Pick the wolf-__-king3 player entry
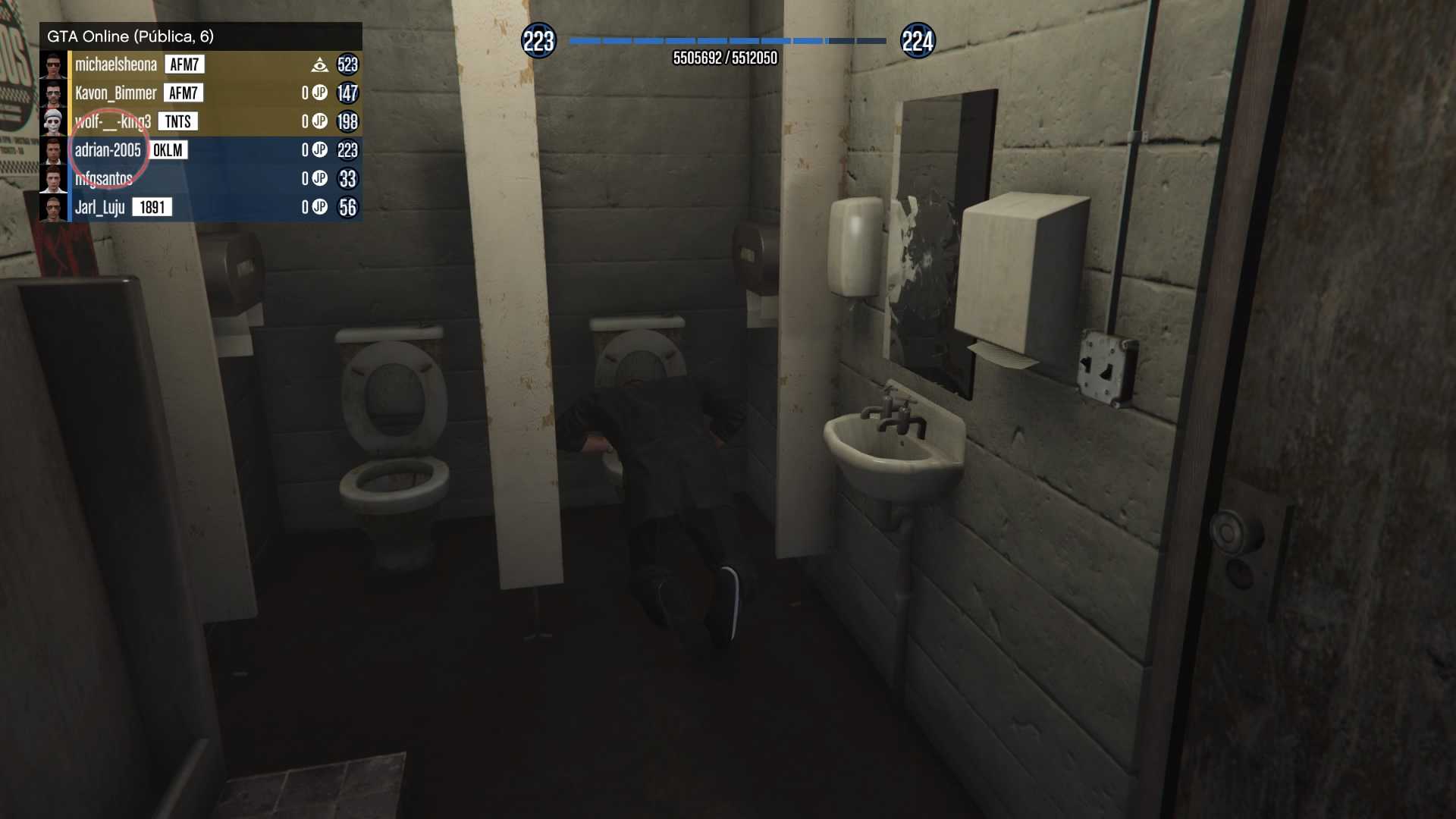The image size is (1456, 819). [x=112, y=121]
